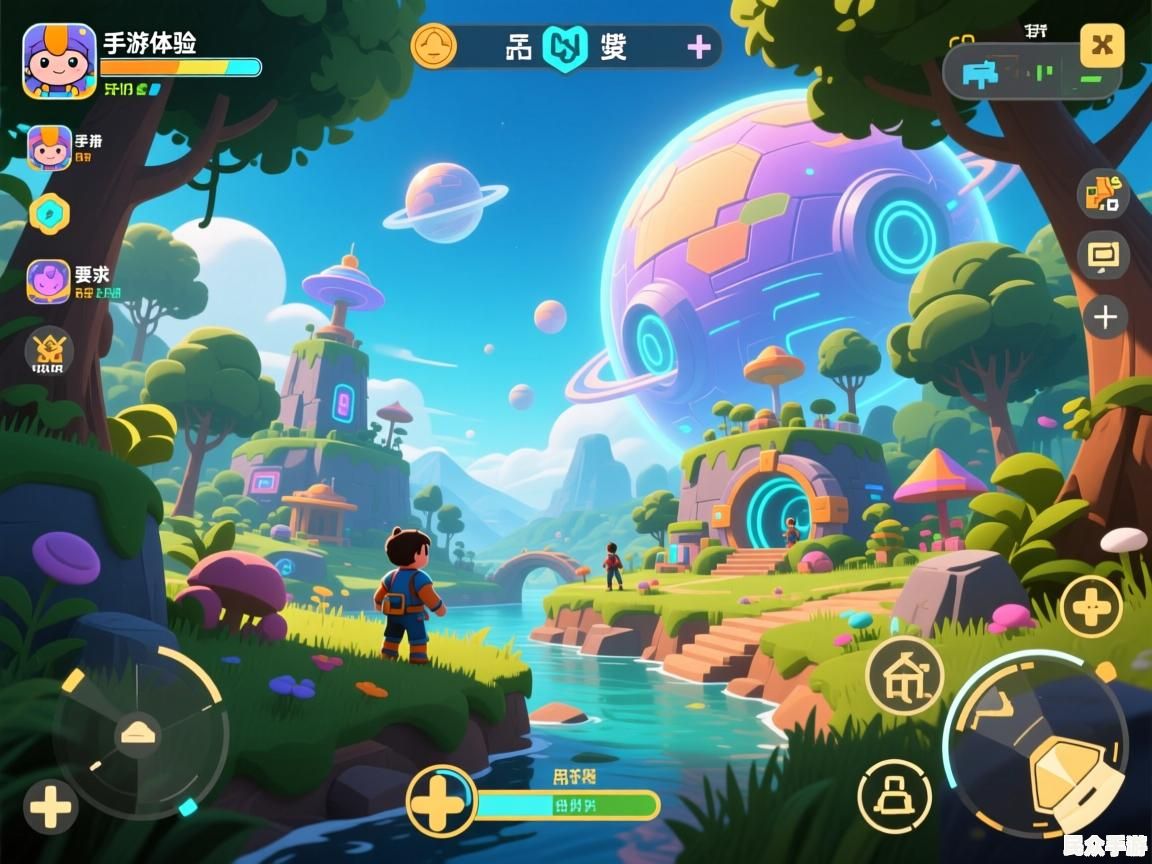Open the orange puzzle-piece map icon
Viewport: 1152px width, 864px height.
[x=1103, y=193]
